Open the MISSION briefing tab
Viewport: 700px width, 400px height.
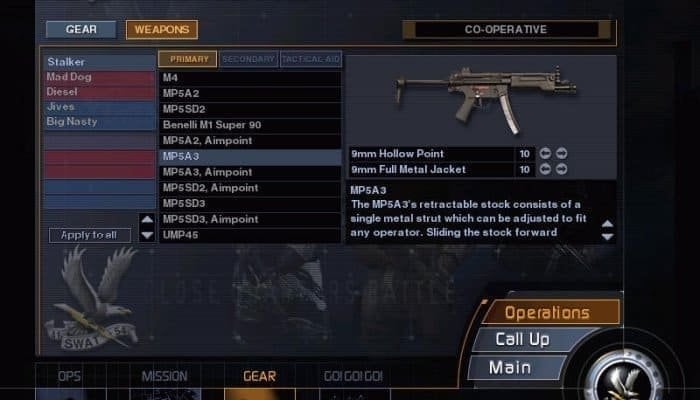[164, 377]
